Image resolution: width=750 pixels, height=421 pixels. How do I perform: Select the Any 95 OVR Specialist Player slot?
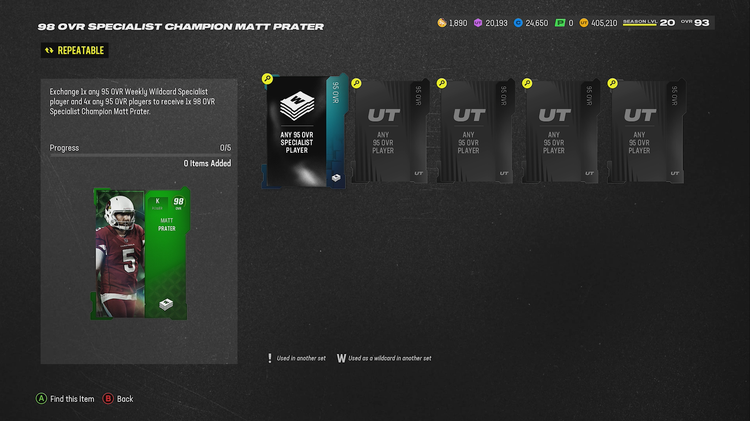coord(302,131)
